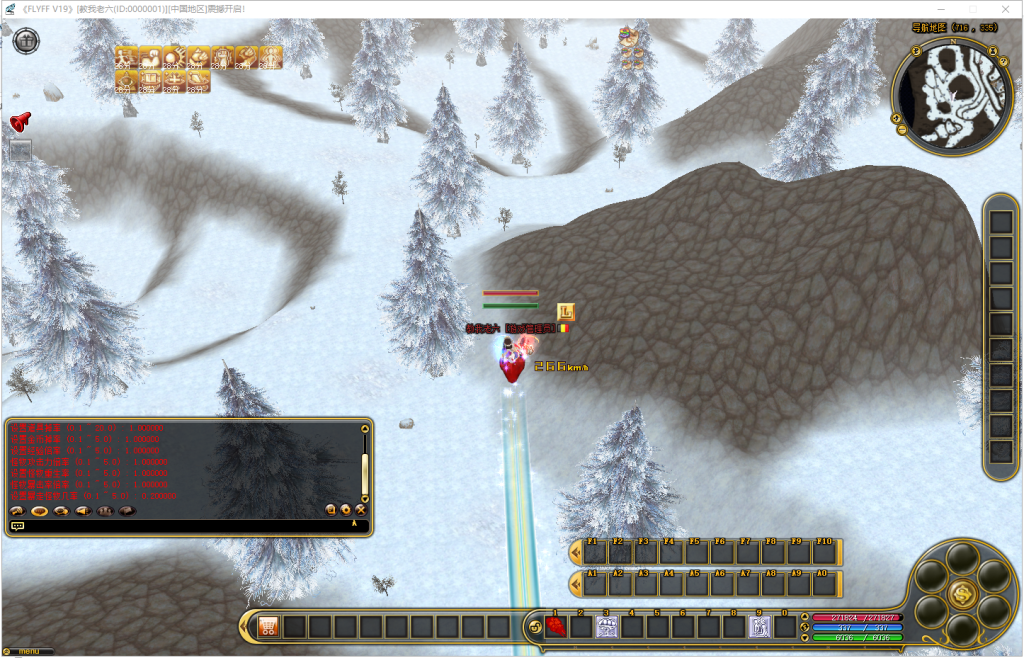This screenshot has width=1024, height=658.
Task: Close the game window
Action: point(1004,9)
